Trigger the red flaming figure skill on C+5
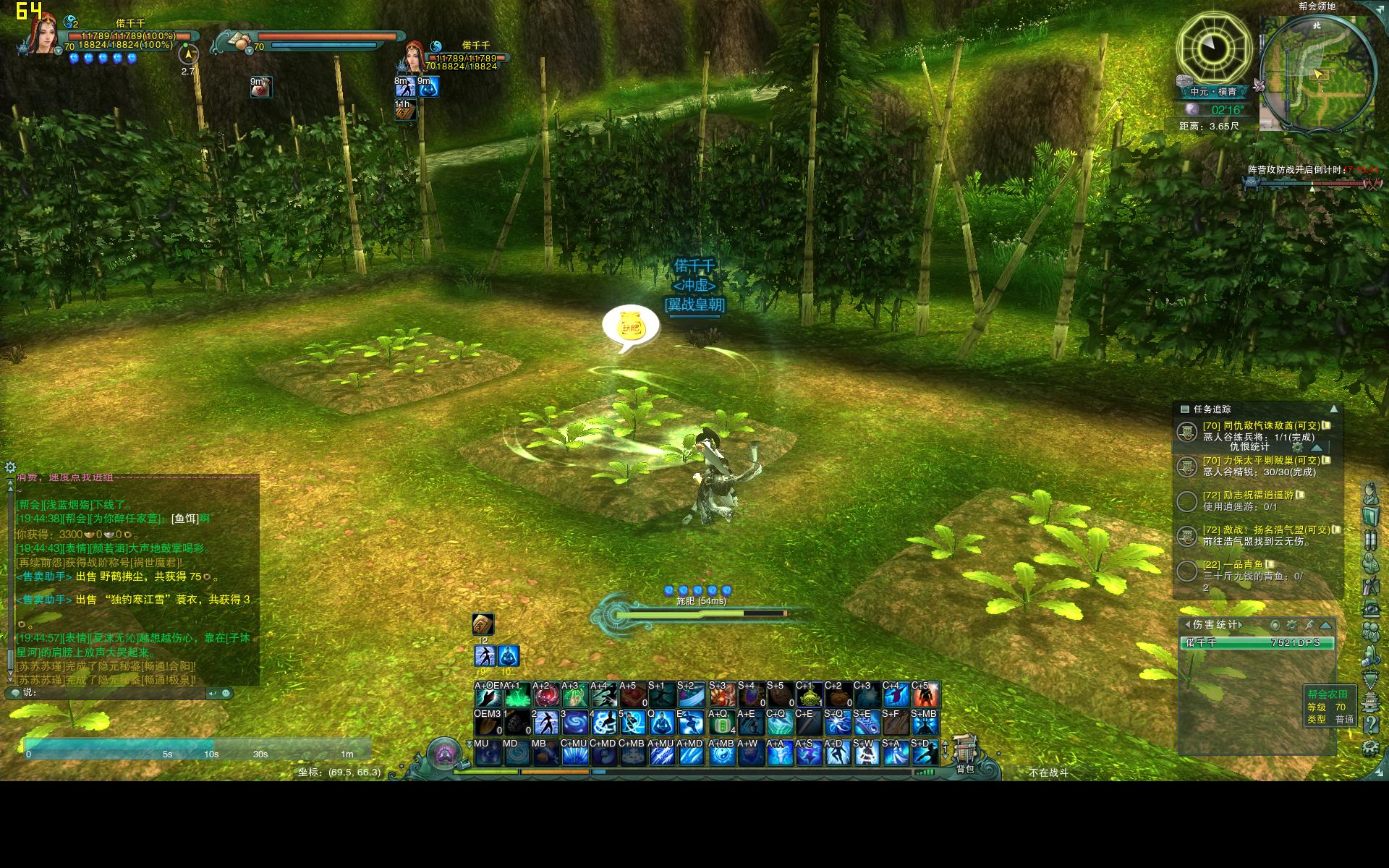 click(x=925, y=697)
